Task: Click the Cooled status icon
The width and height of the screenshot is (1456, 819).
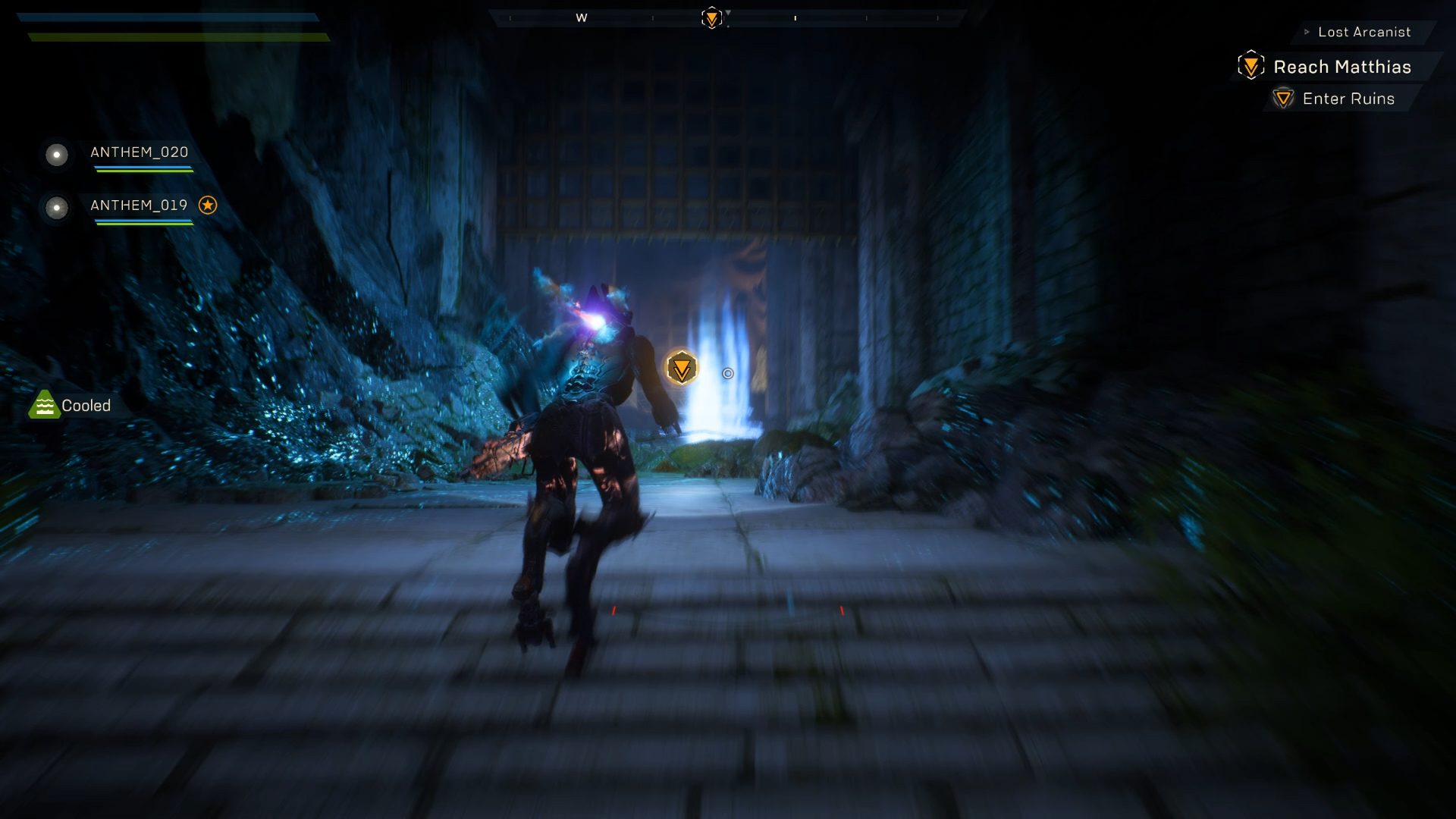Action: tap(44, 405)
